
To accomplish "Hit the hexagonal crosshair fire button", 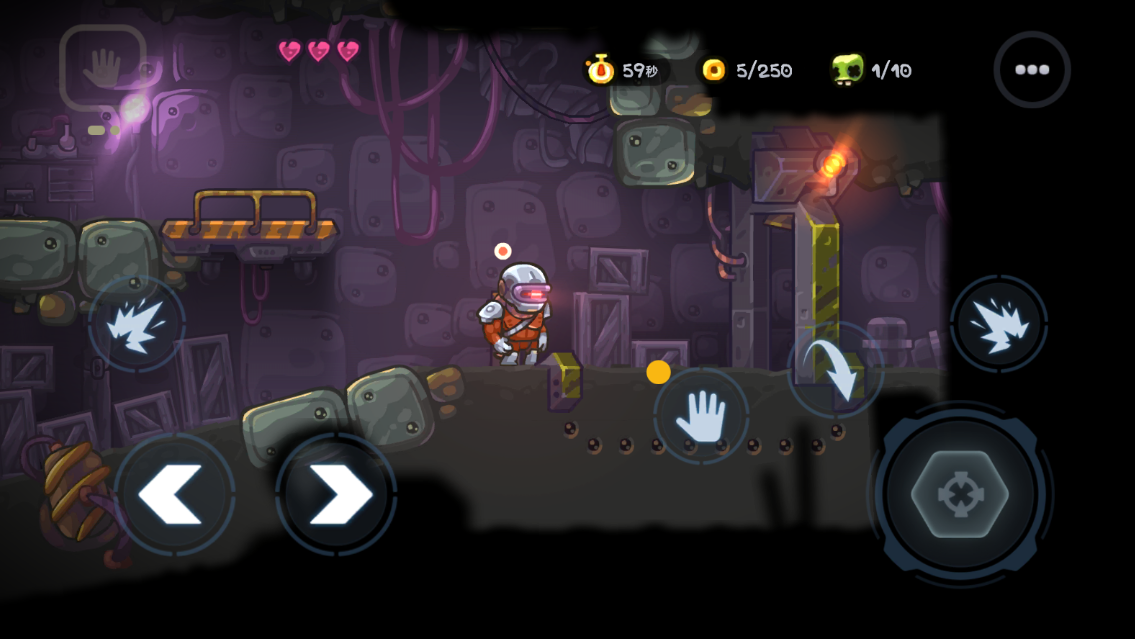I will click(x=960, y=494).
